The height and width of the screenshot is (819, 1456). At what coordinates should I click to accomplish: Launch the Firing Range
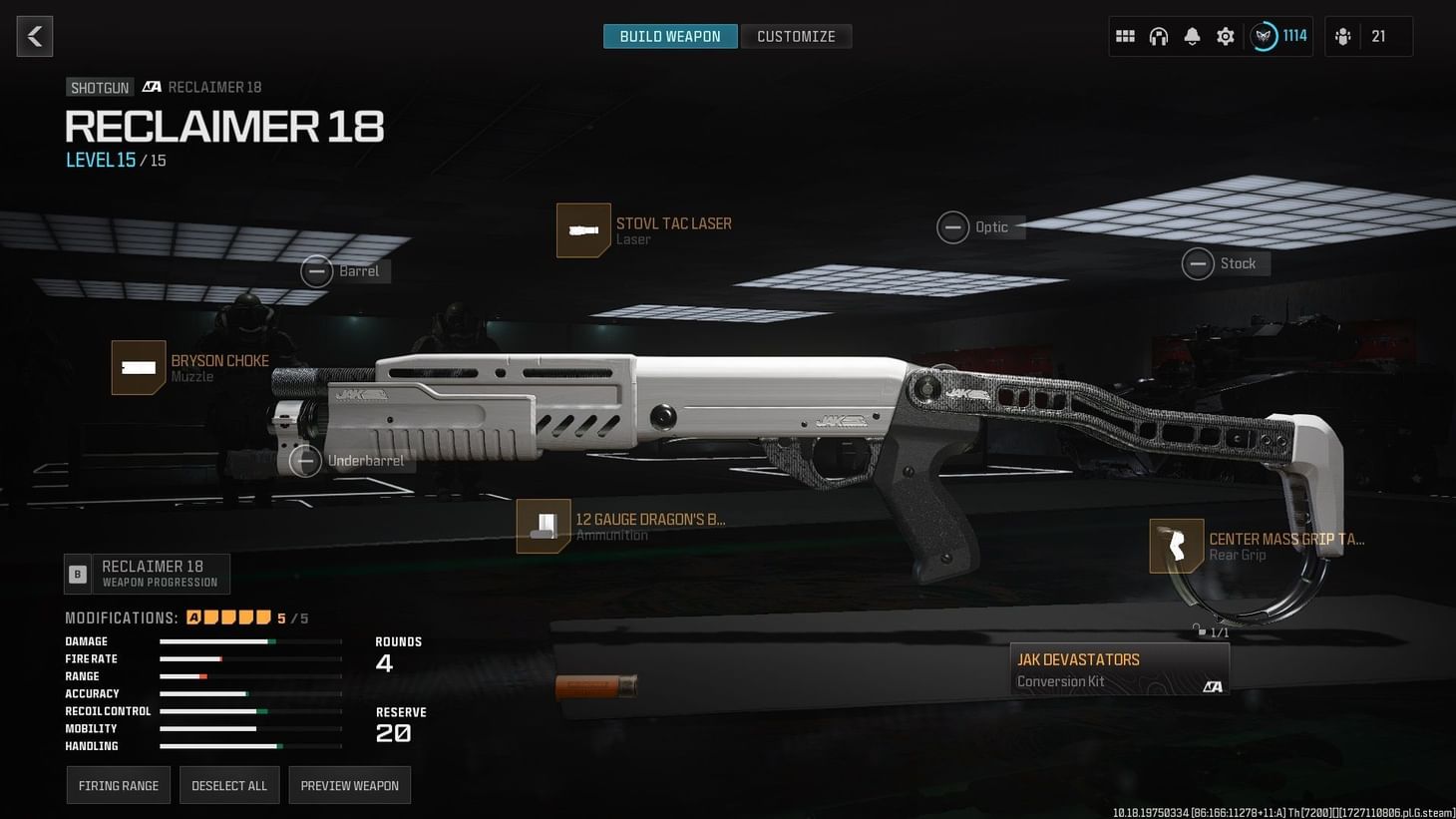[x=118, y=785]
